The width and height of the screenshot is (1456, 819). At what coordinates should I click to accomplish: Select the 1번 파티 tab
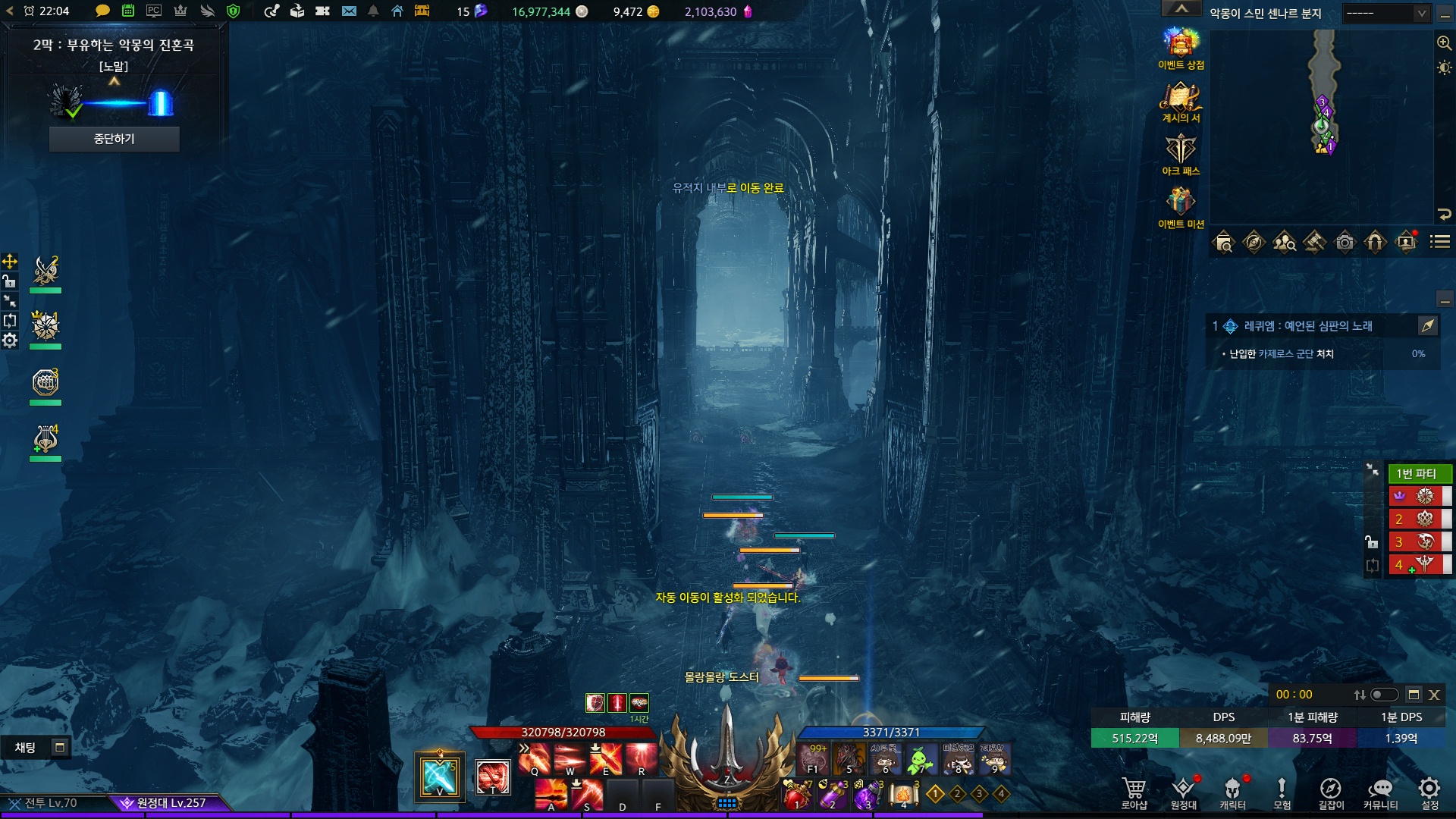click(1417, 473)
